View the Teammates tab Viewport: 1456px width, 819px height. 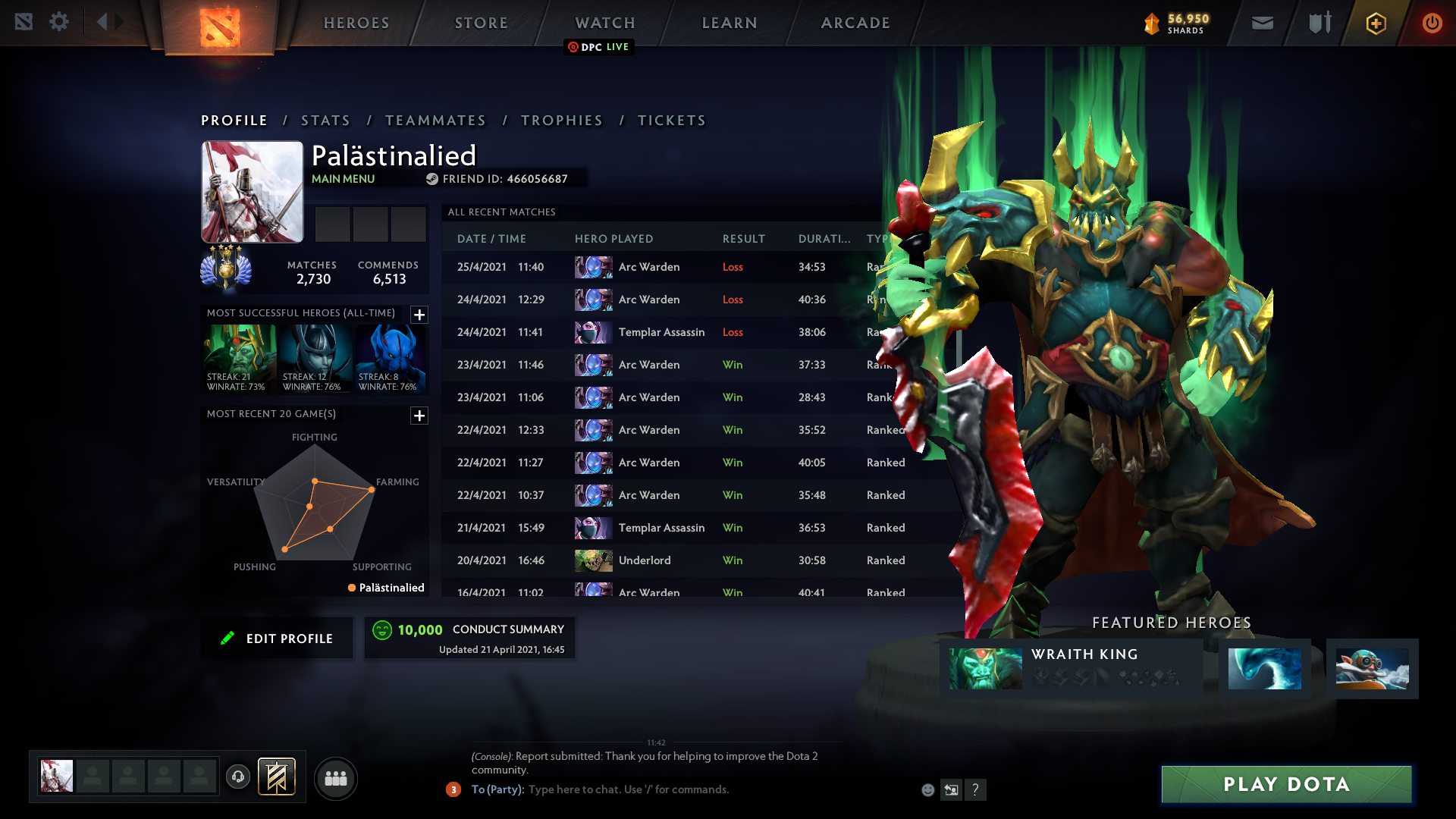coord(435,121)
